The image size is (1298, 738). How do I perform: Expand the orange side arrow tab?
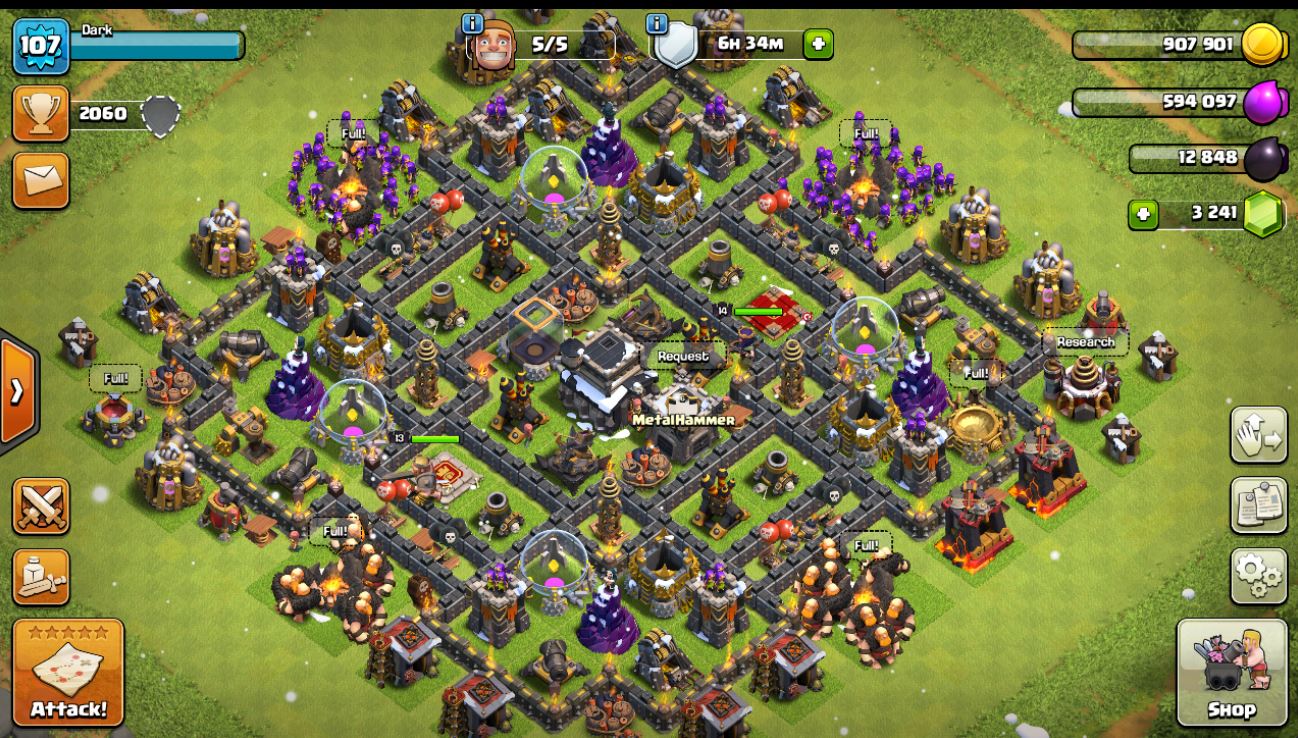click(18, 391)
